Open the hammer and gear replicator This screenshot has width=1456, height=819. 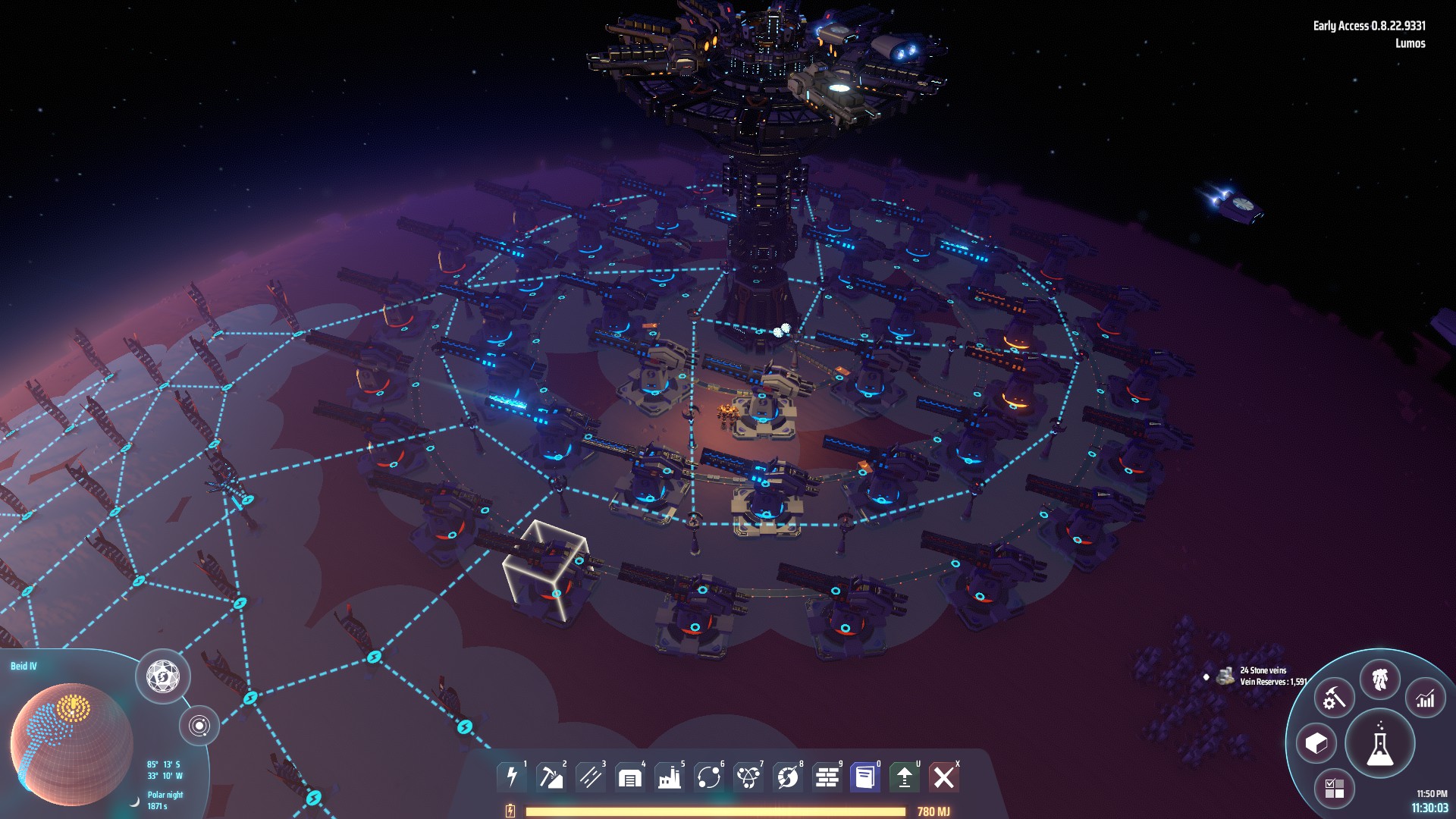tap(1334, 698)
